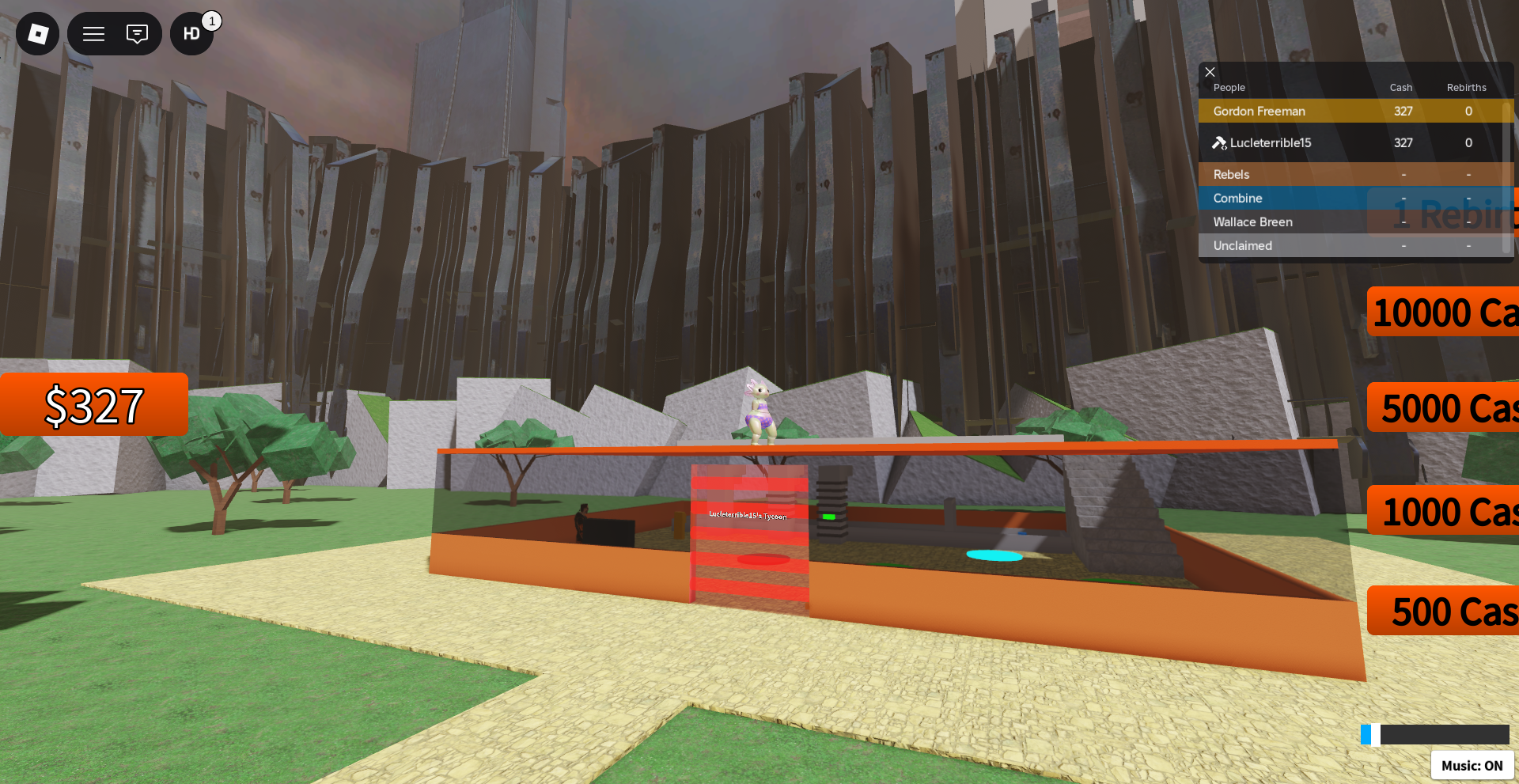This screenshot has height=784, width=1519.
Task: Open the HD admin panel icon
Action: coord(191,33)
